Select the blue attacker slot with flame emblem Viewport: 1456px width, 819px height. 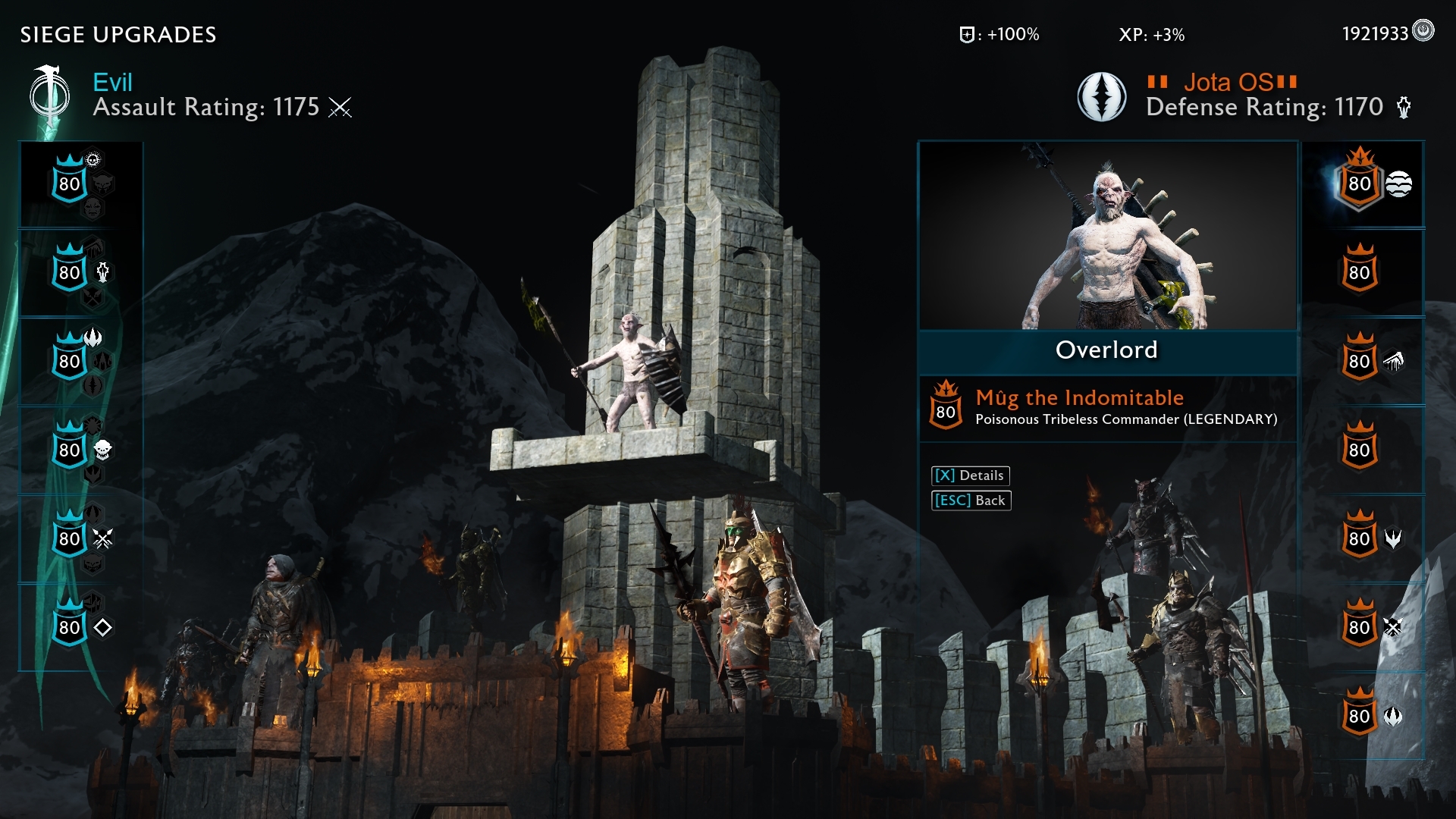click(71, 362)
